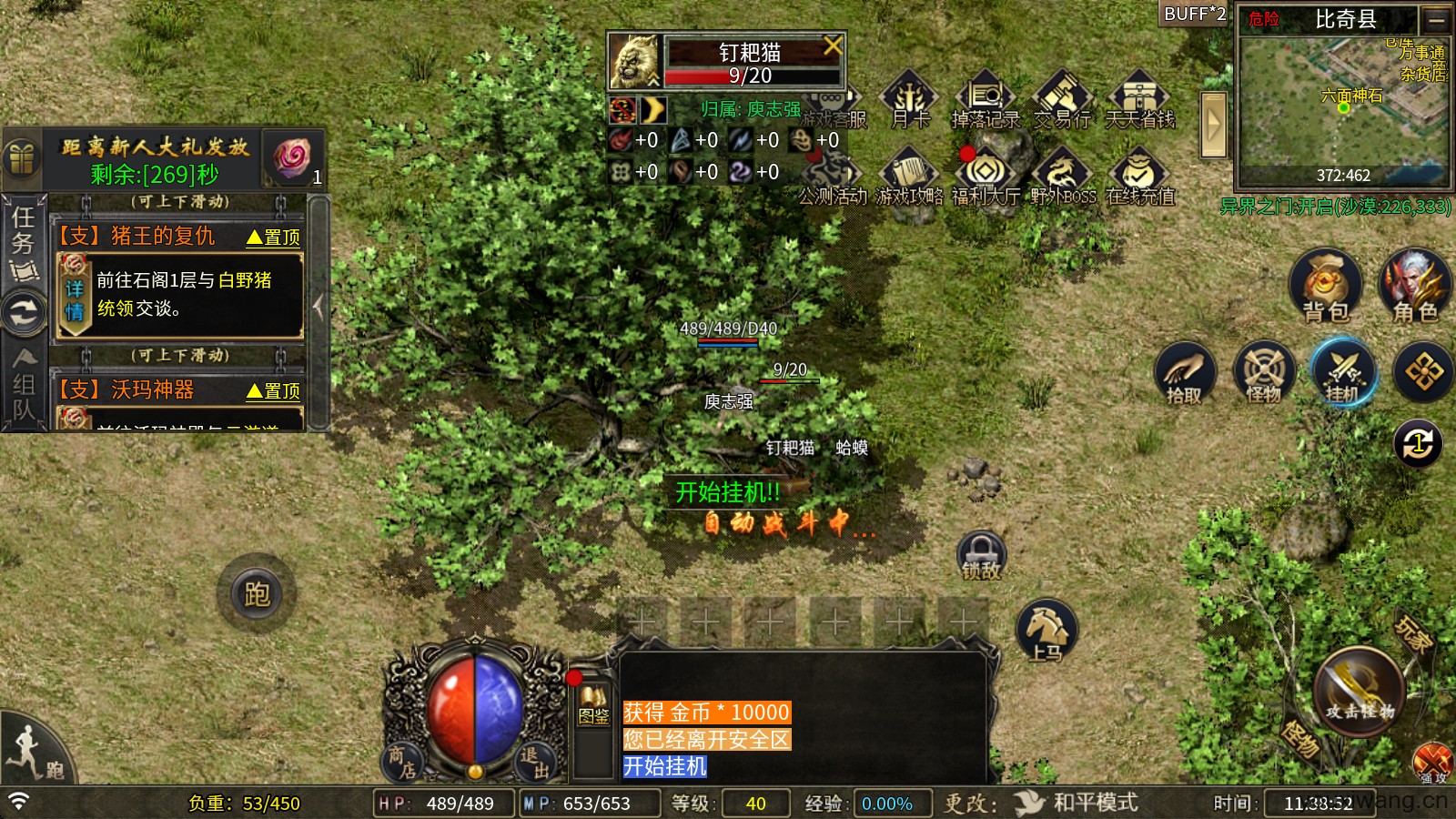Image resolution: width=1456 pixels, height=819 pixels.
Task: Expand the side panel with the arrow below minimap
Action: pyautogui.click(x=1212, y=126)
